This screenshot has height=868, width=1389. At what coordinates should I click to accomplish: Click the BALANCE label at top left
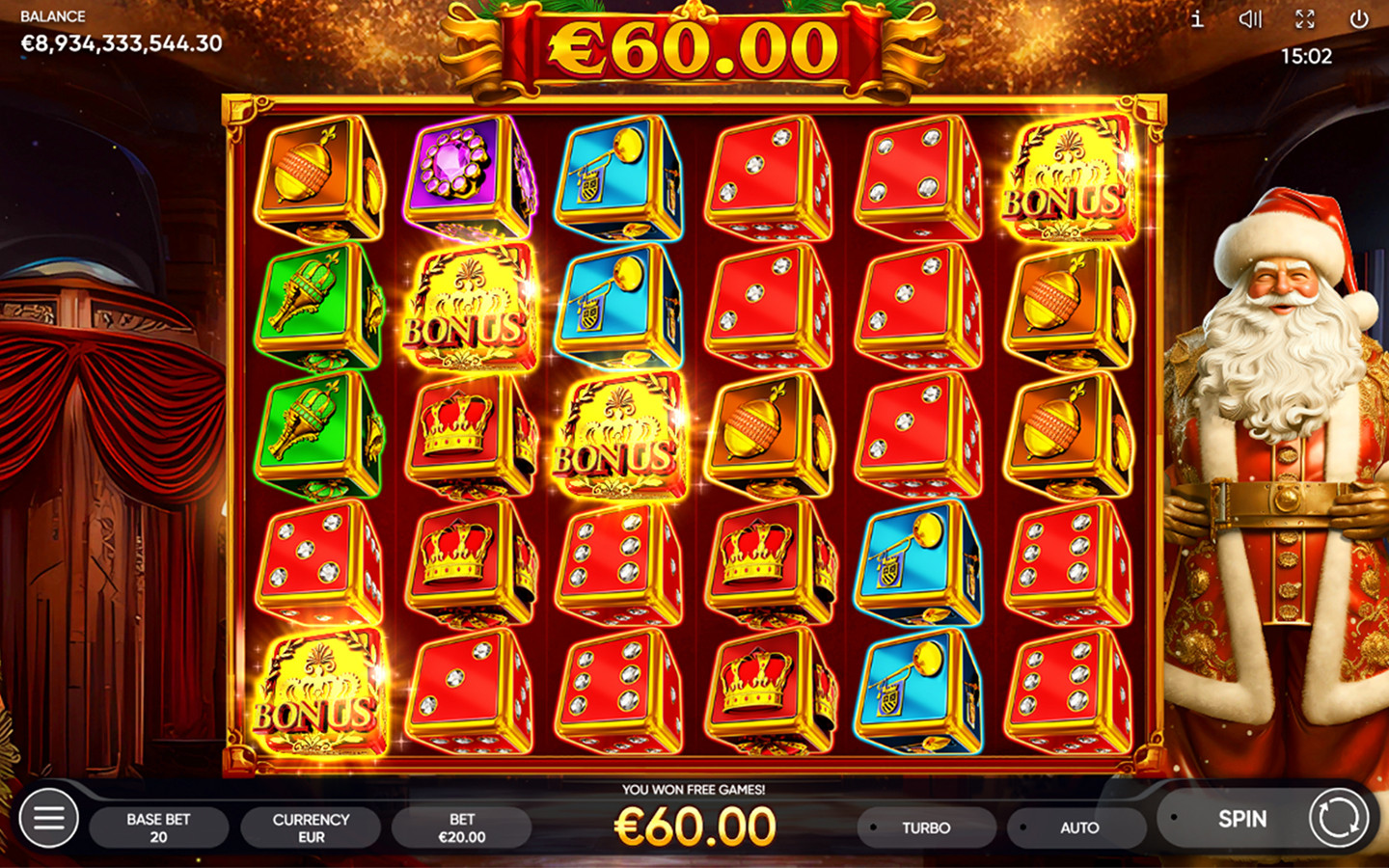(x=52, y=15)
